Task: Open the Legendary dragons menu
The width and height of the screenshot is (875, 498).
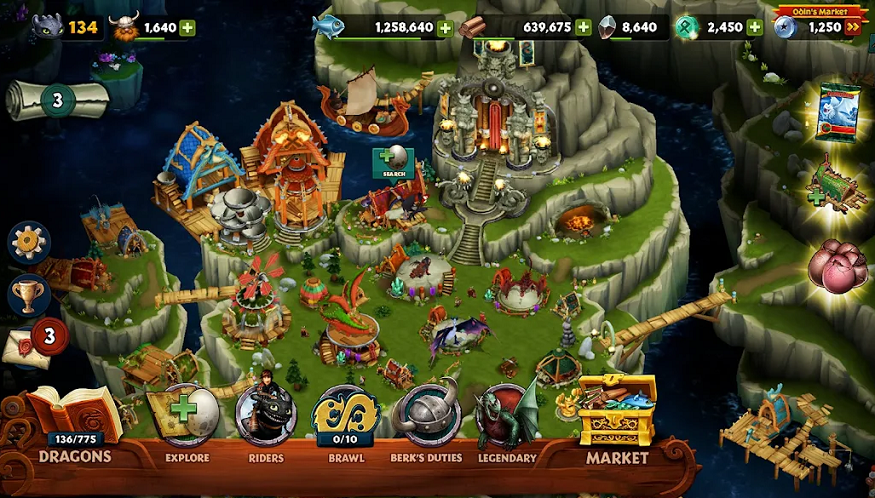Action: point(506,418)
